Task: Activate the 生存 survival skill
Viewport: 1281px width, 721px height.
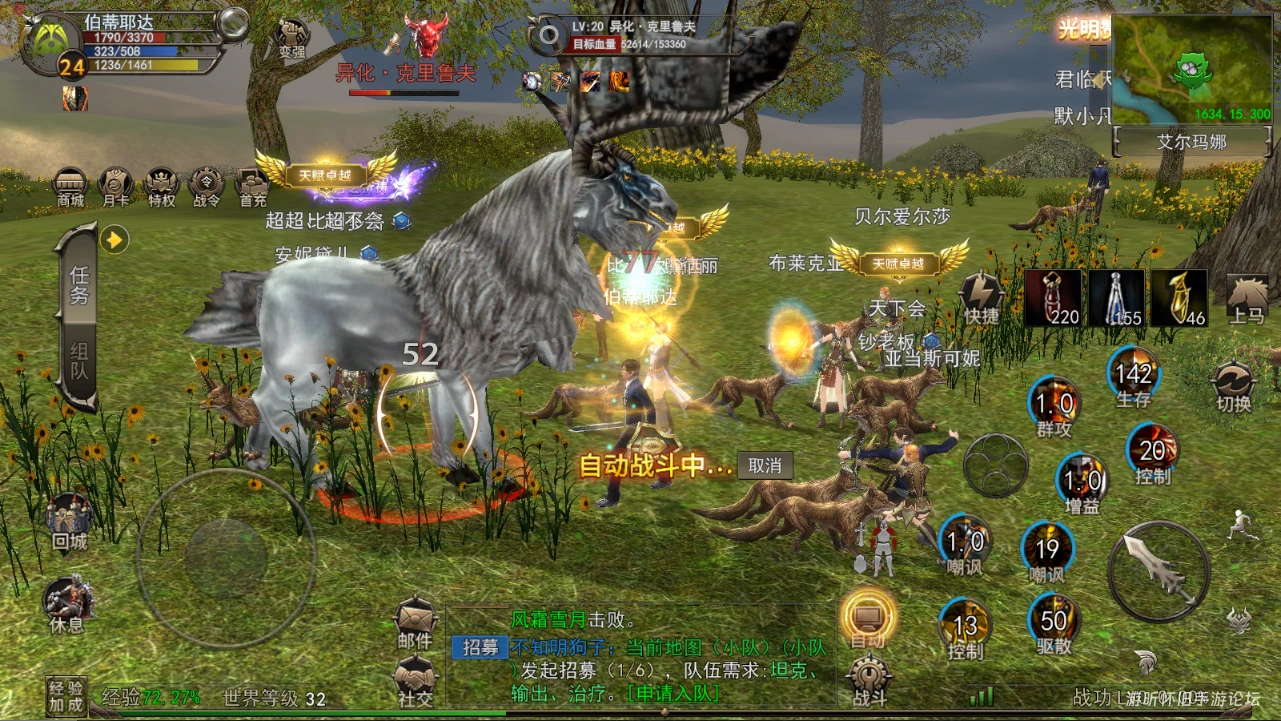Action: (1134, 375)
